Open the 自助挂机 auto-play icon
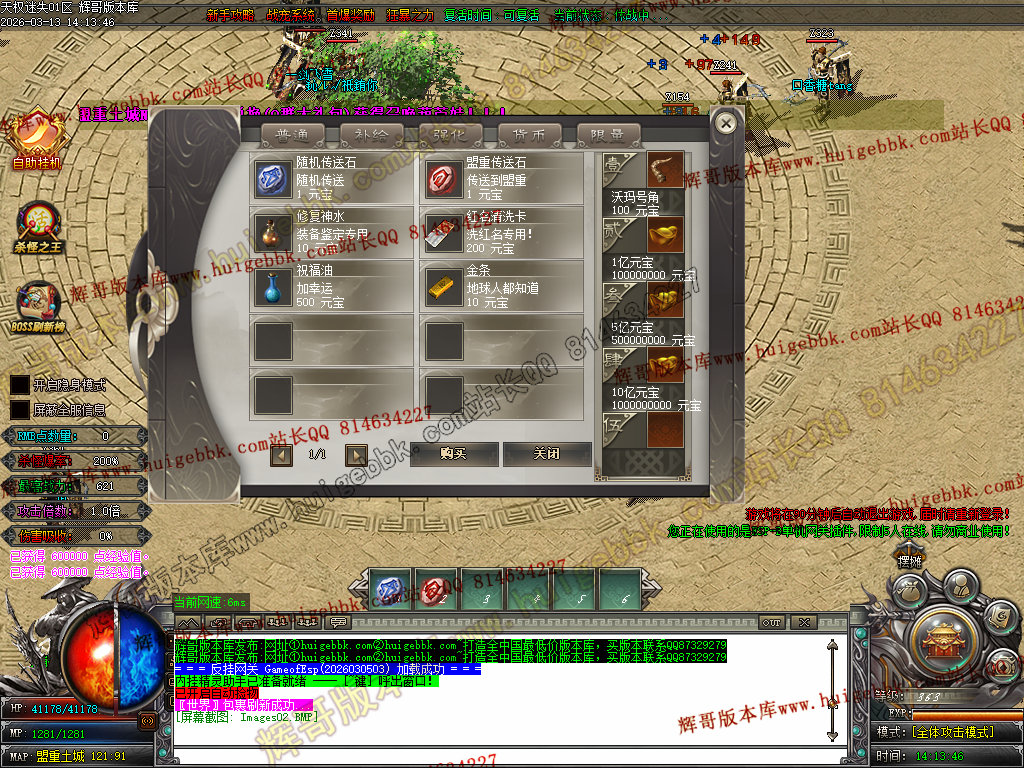This screenshot has height=768, width=1024. click(x=37, y=137)
